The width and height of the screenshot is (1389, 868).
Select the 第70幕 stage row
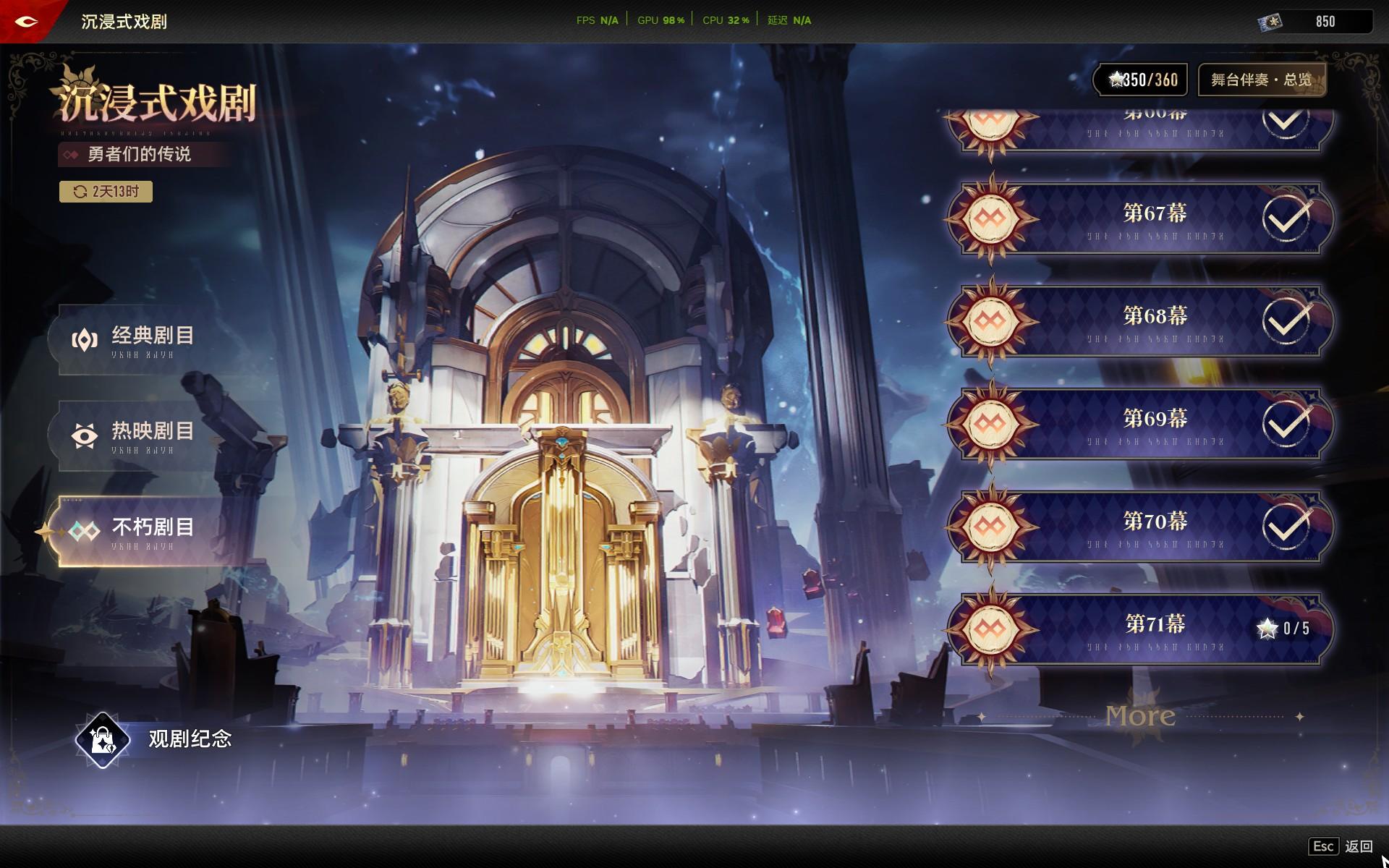(x=1154, y=526)
